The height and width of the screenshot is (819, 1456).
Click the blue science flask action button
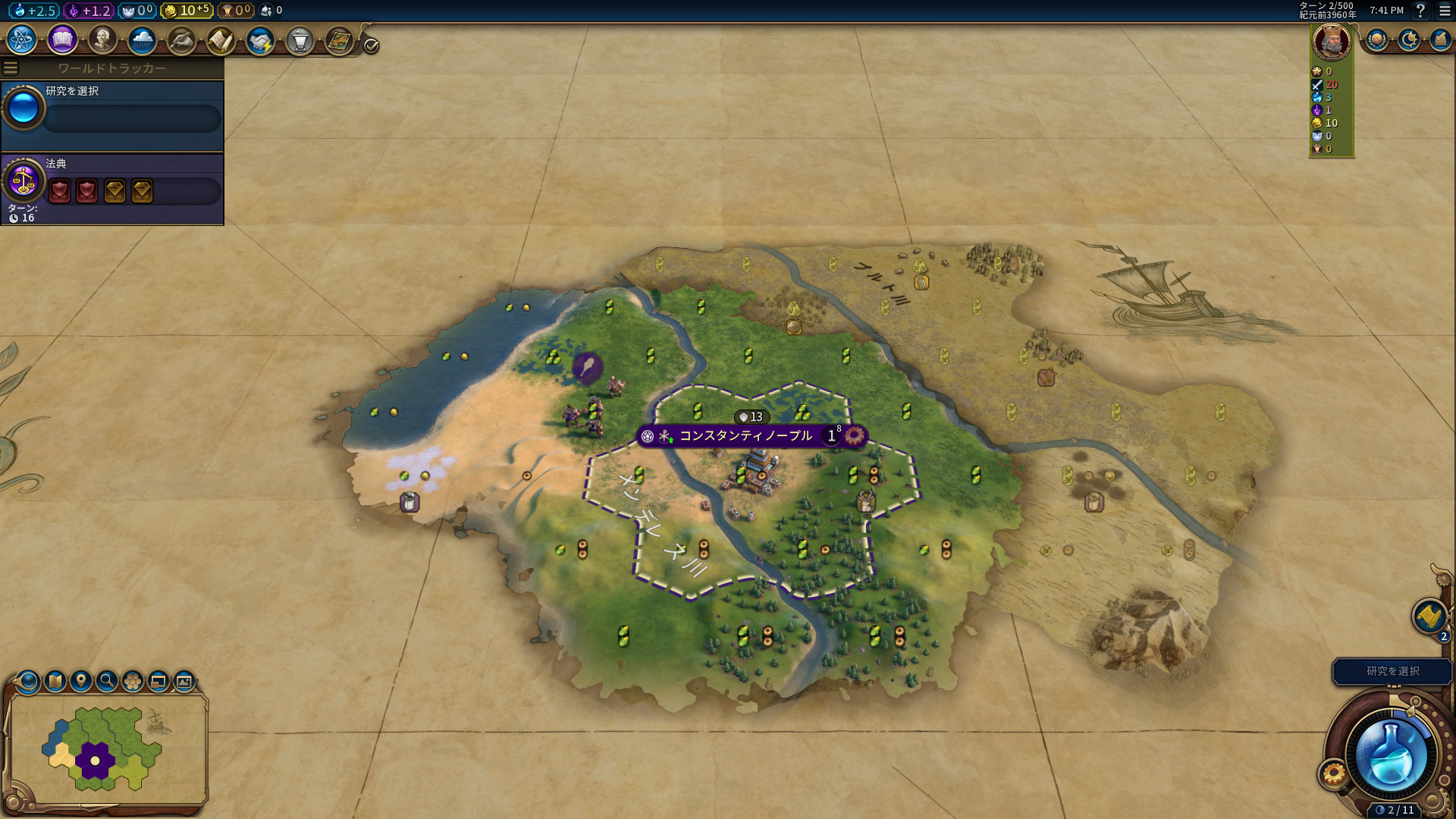click(1391, 756)
